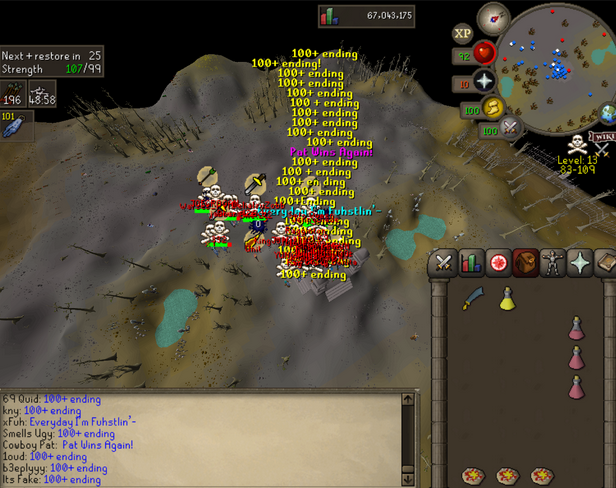Switch to the Prayer tab

click(579, 262)
